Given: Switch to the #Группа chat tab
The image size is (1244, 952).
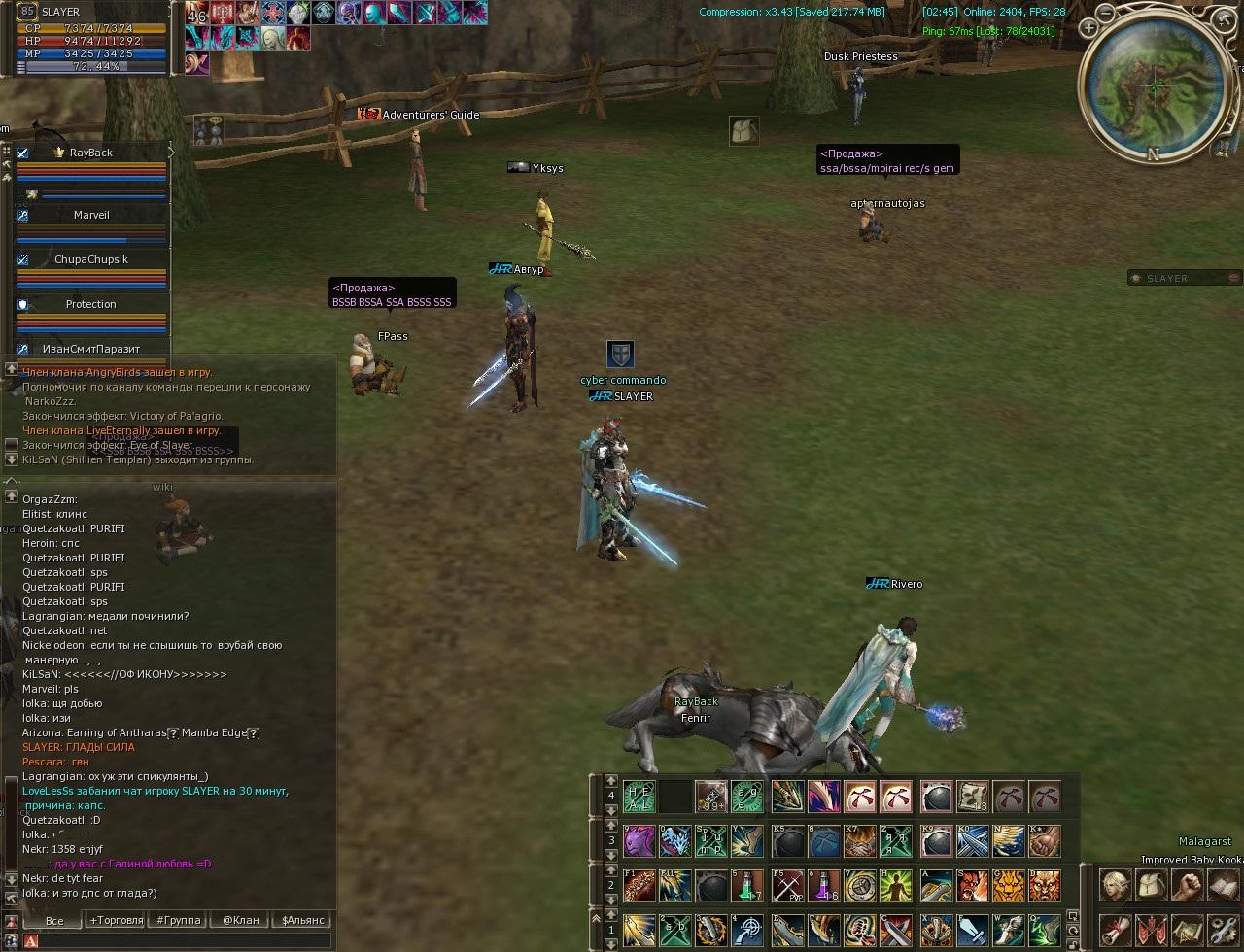Looking at the screenshot, I should pyautogui.click(x=178, y=920).
